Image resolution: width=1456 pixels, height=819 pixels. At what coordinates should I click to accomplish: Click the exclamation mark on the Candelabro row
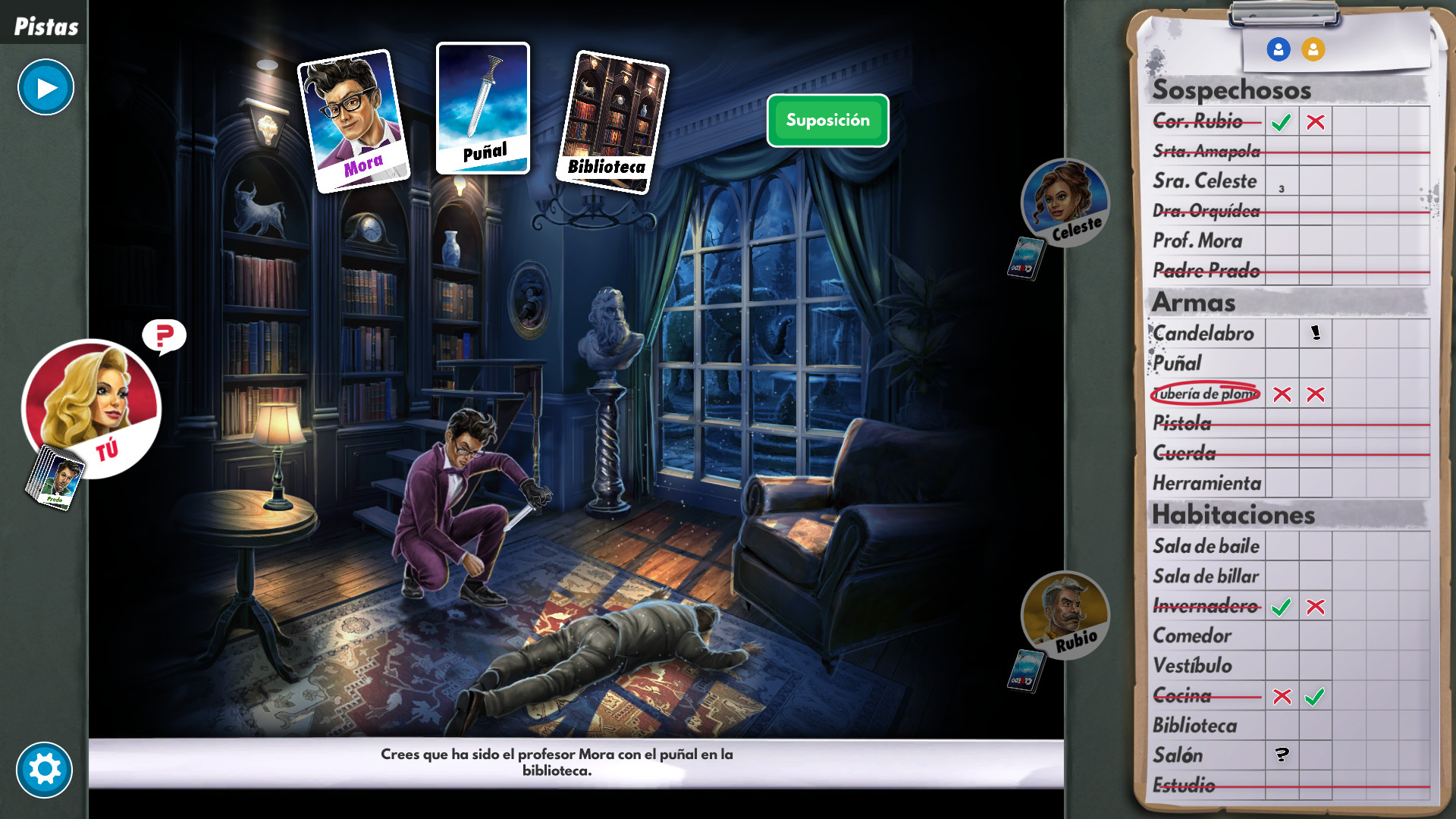pyautogui.click(x=1314, y=332)
